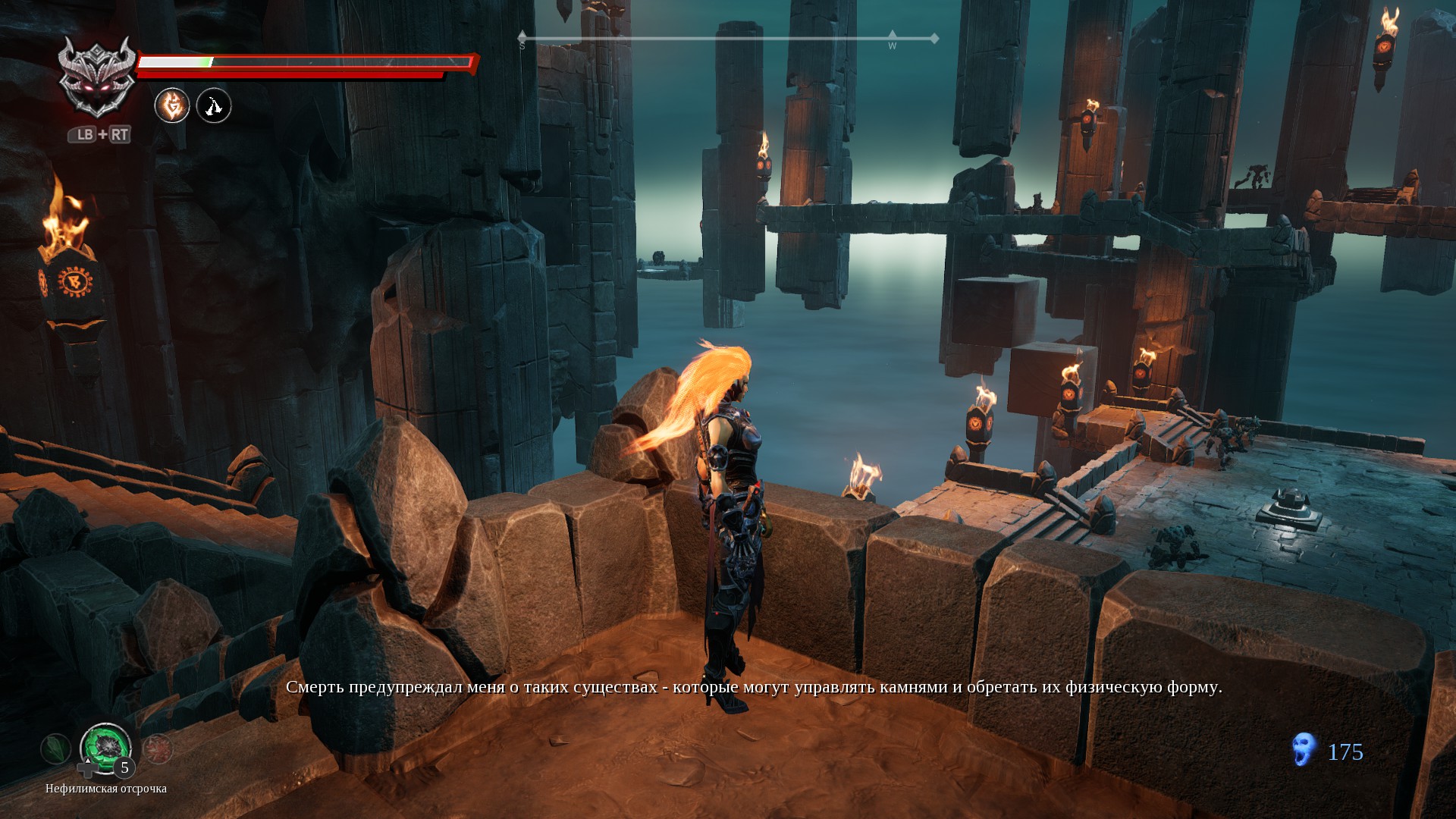
Task: Click the compass bar at the top
Action: tap(728, 38)
